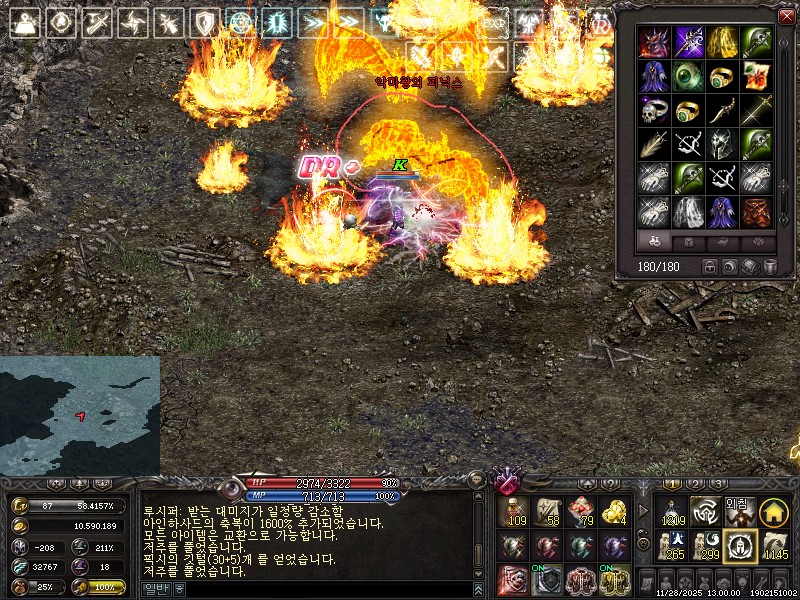The image size is (800, 600).
Task: Click the yellow cloak inventory item
Action: [722, 41]
